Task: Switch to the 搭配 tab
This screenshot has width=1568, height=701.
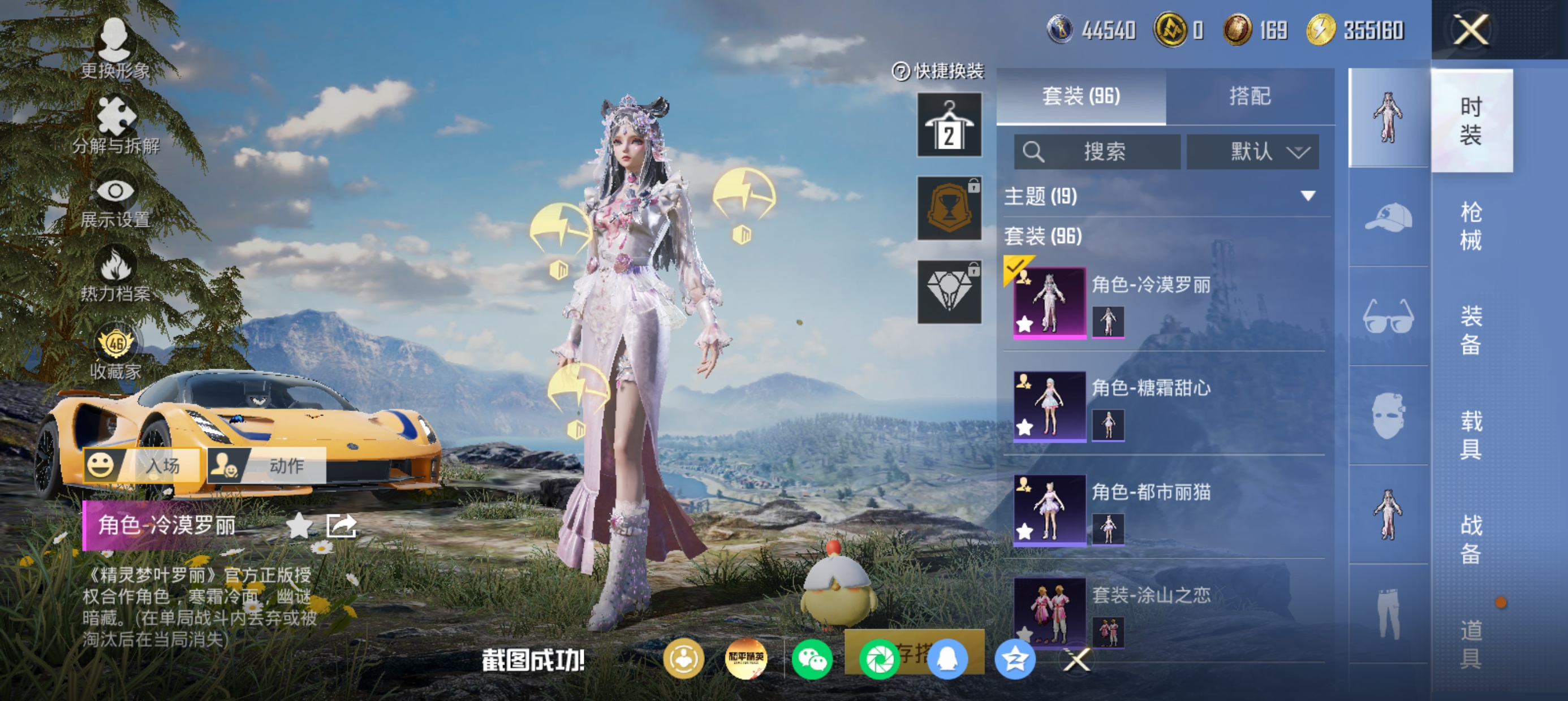Action: tap(1250, 96)
